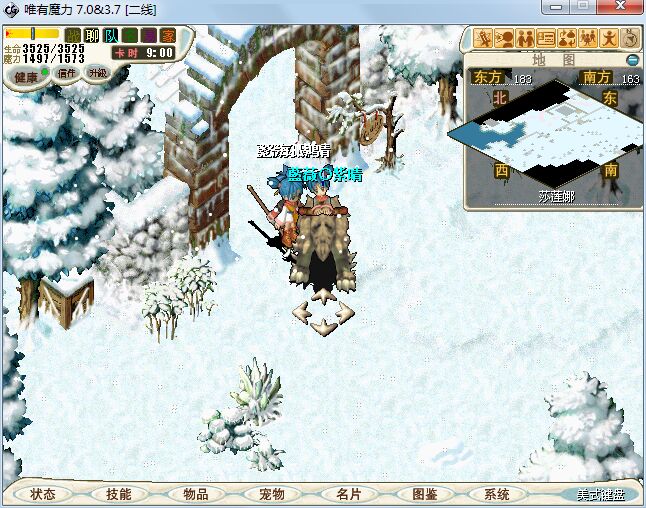The image size is (646, 508).
Task: Minimize the 地图 map panel
Action: pyautogui.click(x=632, y=60)
